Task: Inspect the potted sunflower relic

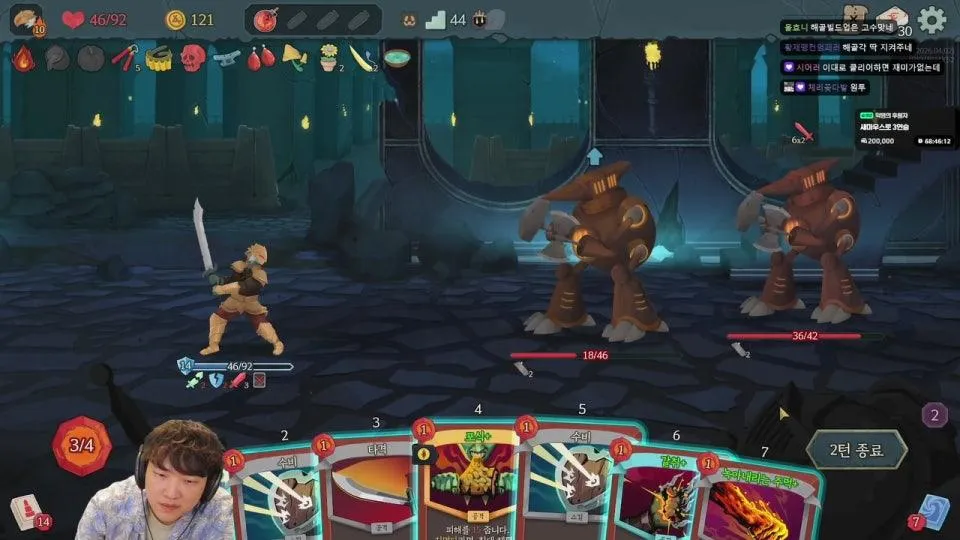Action: [x=328, y=58]
